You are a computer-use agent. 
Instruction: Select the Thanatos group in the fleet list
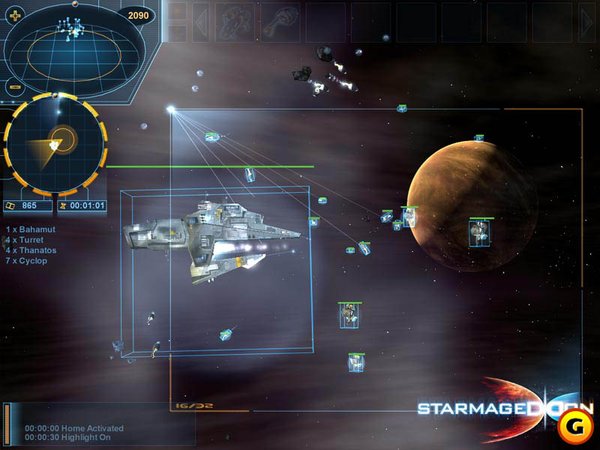pos(32,250)
